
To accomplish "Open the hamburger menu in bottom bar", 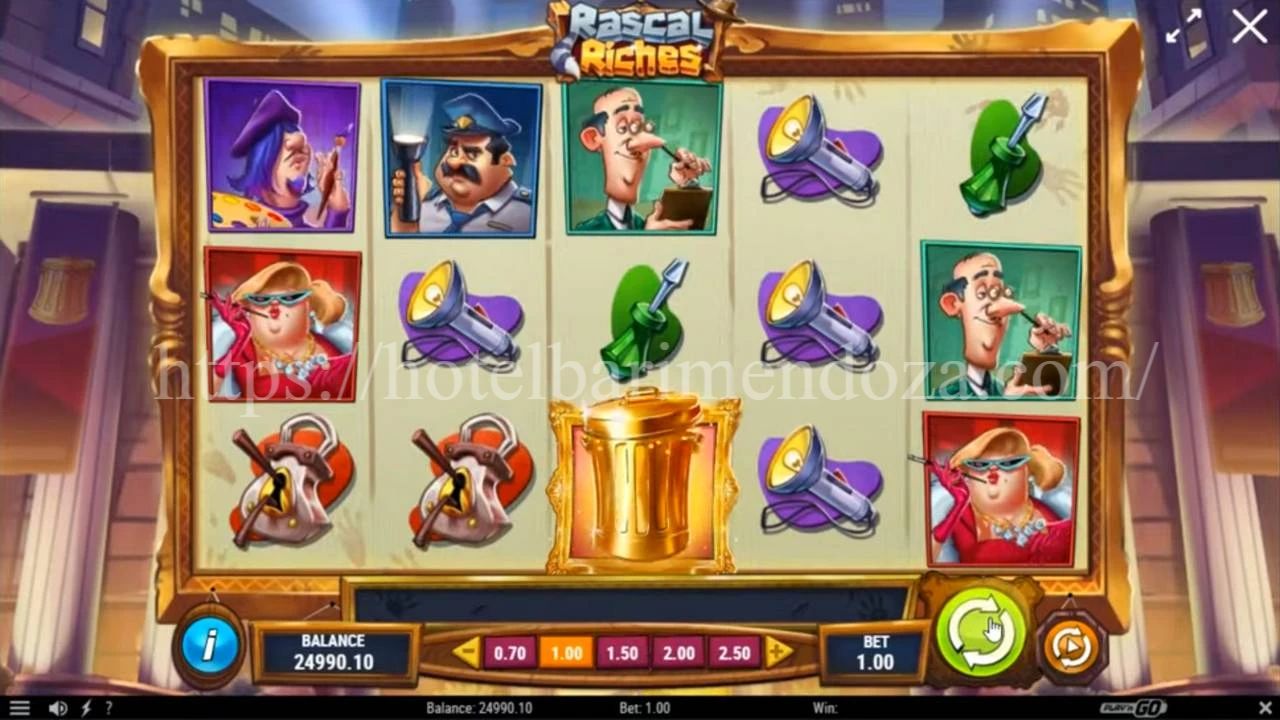I will [19, 708].
